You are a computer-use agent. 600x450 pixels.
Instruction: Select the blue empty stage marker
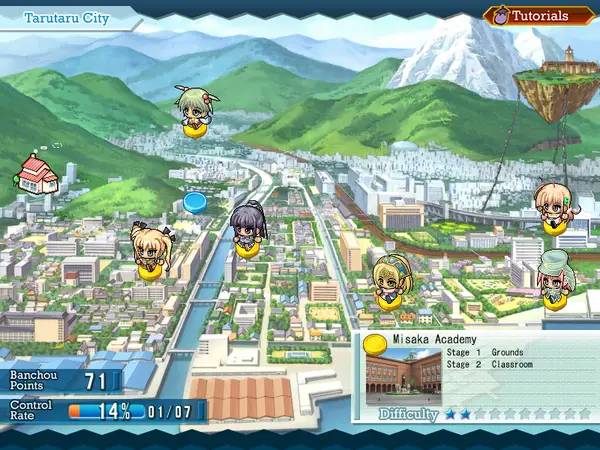tap(195, 202)
